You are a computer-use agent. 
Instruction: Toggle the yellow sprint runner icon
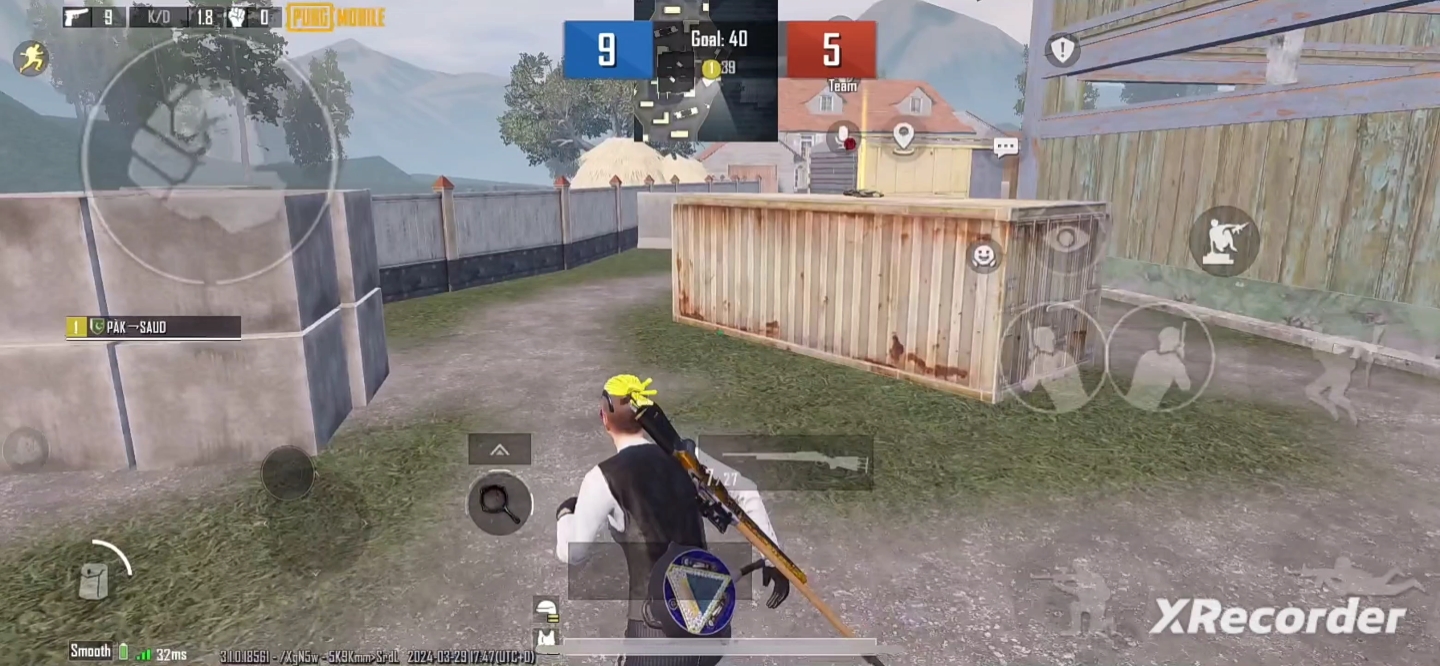[x=31, y=58]
